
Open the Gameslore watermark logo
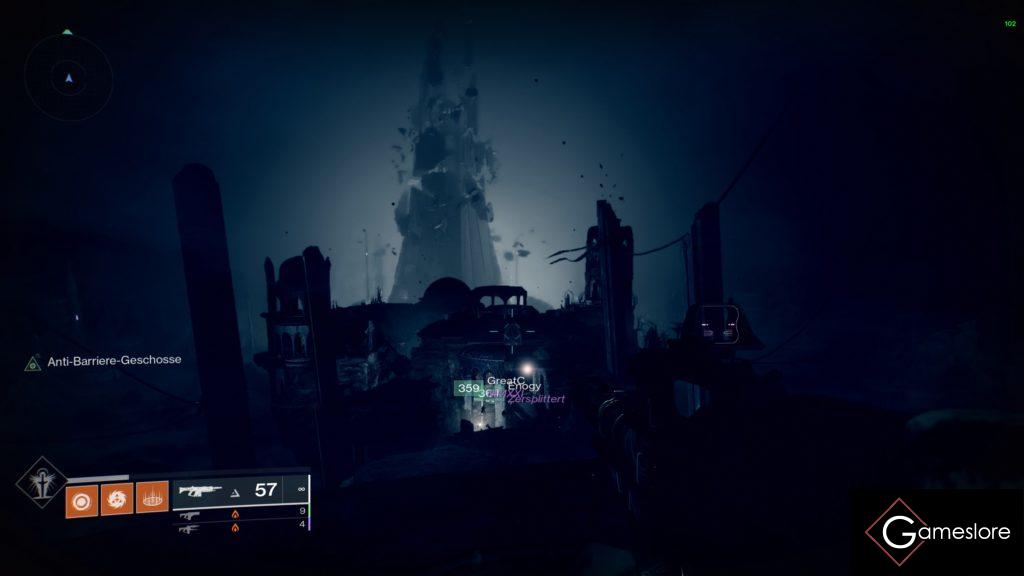(938, 533)
